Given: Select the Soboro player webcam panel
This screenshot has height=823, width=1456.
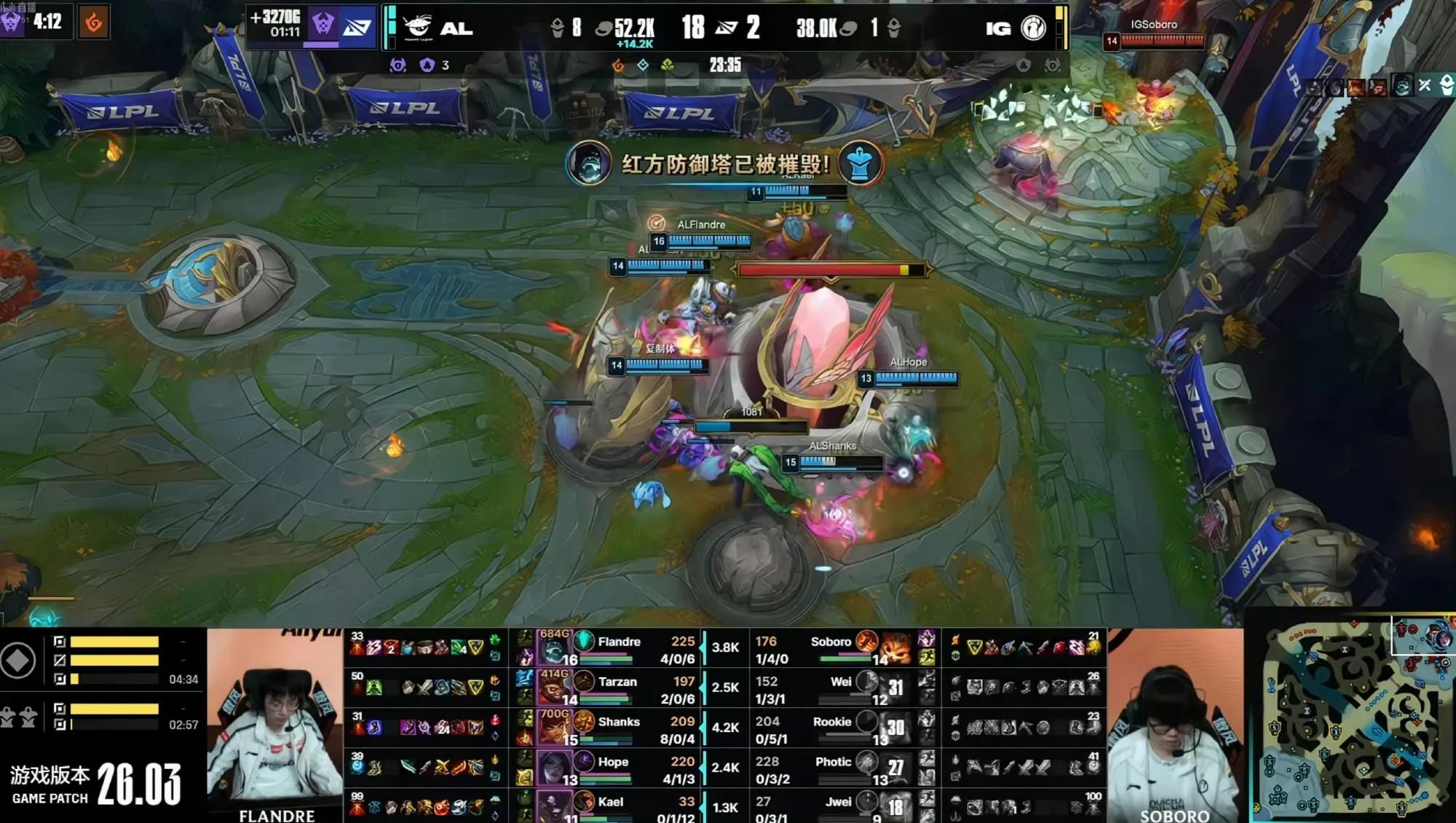Looking at the screenshot, I should (1175, 726).
